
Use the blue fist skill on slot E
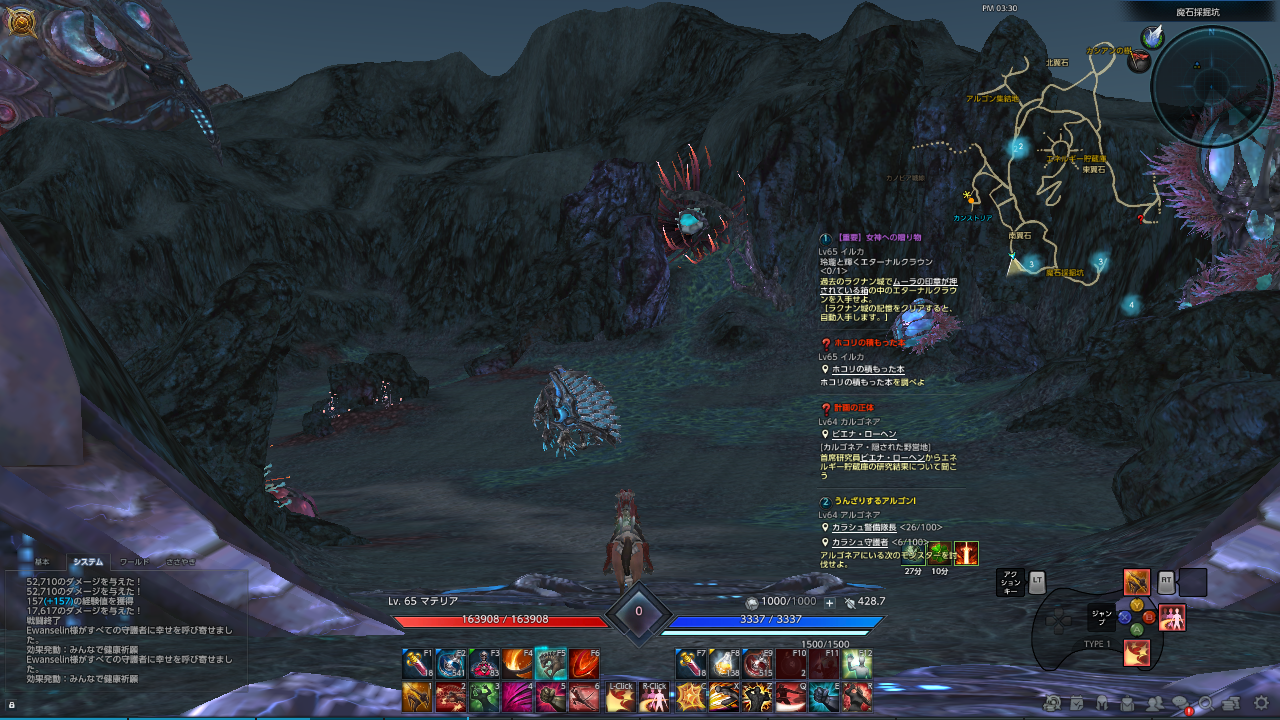pos(823,697)
